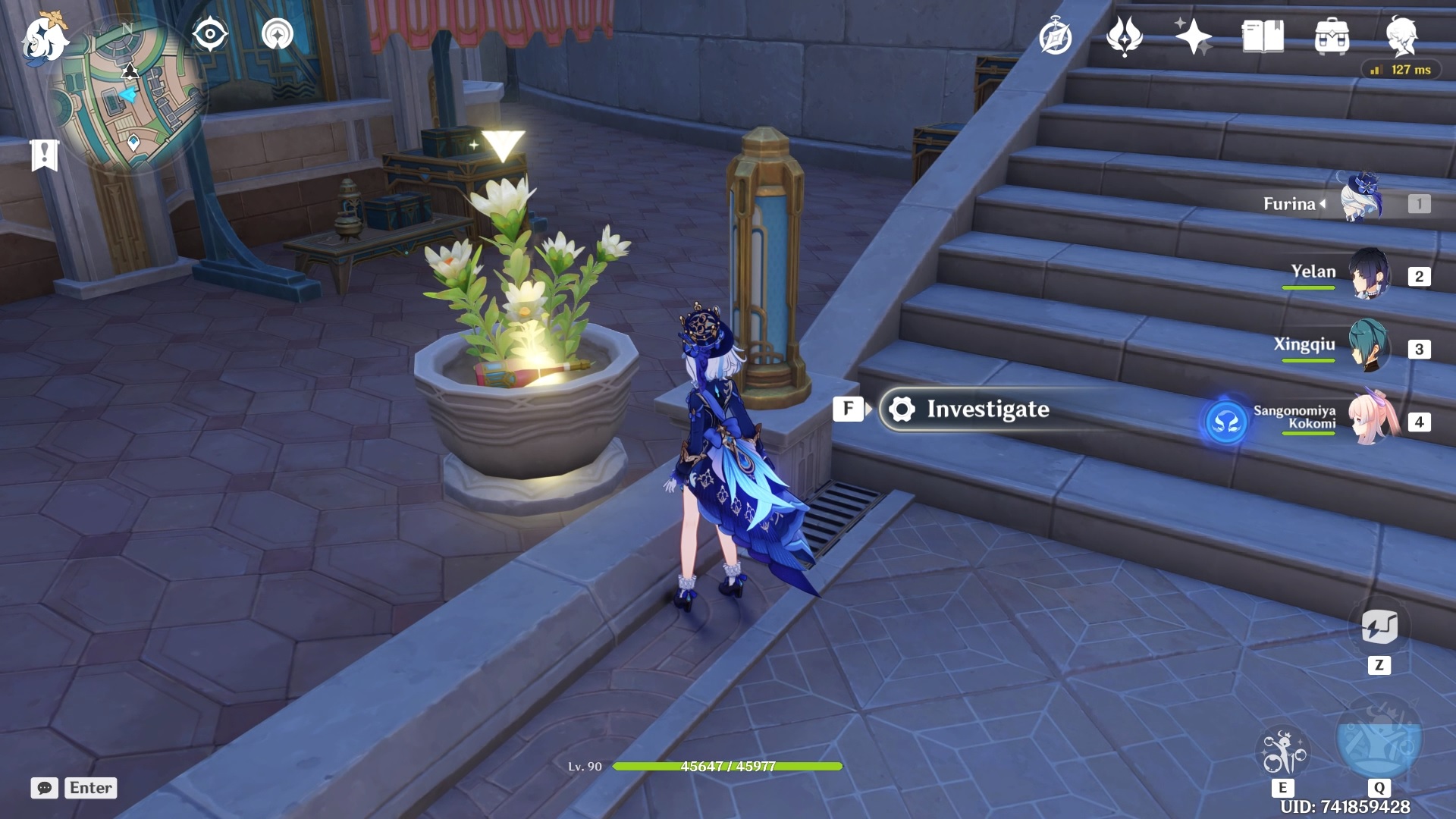Open the adventure compass icon
Viewport: 1456px width, 819px height.
(x=1055, y=37)
